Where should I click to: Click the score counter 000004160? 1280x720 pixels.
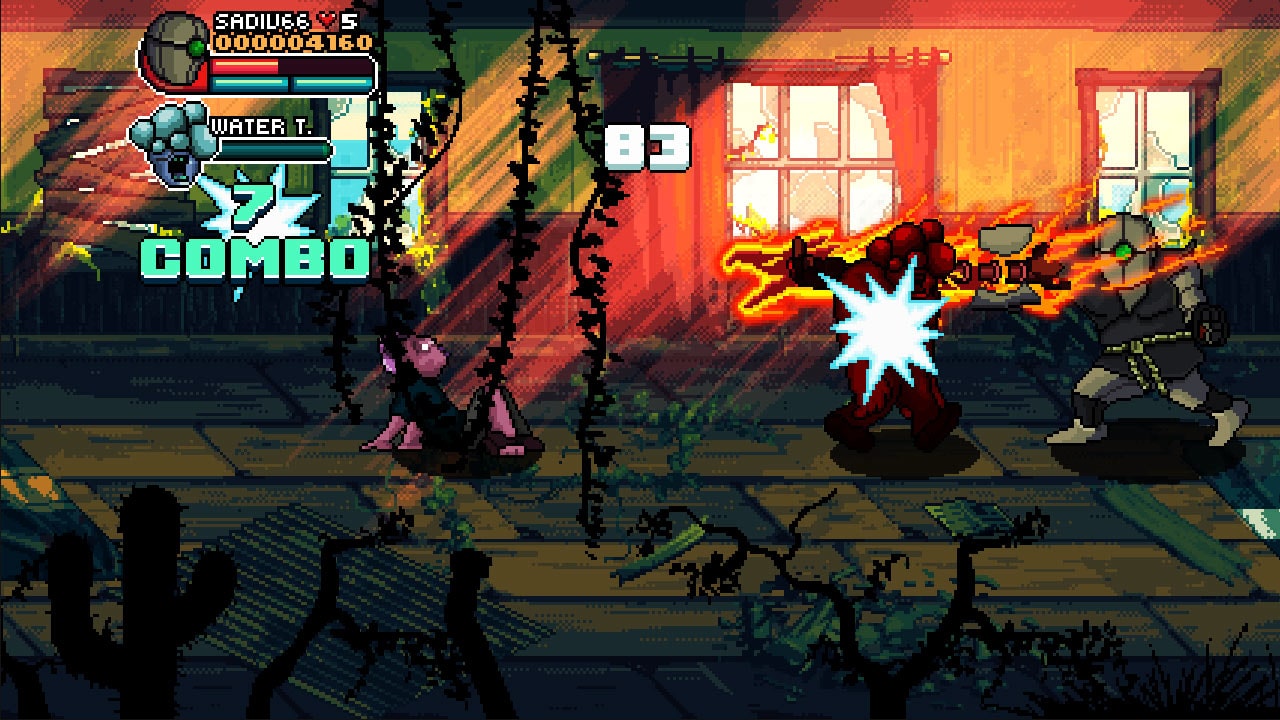pos(293,41)
